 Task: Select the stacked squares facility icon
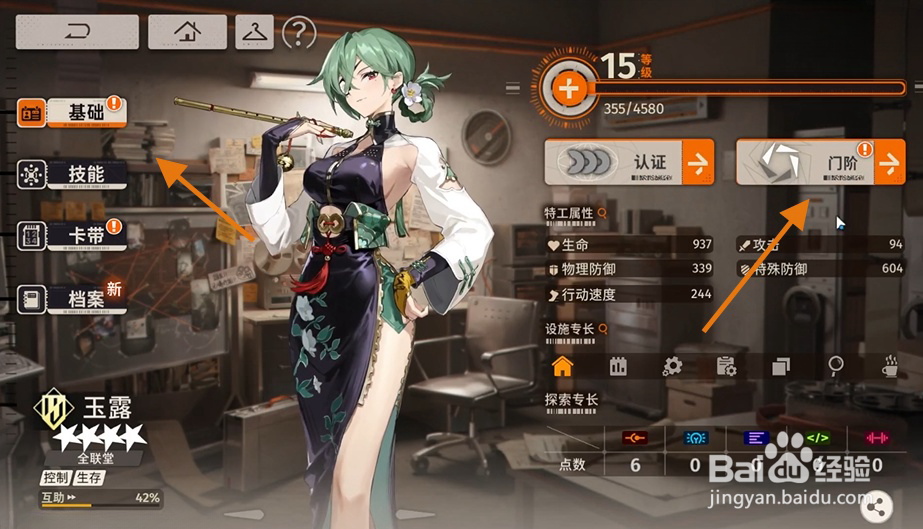[x=781, y=366]
